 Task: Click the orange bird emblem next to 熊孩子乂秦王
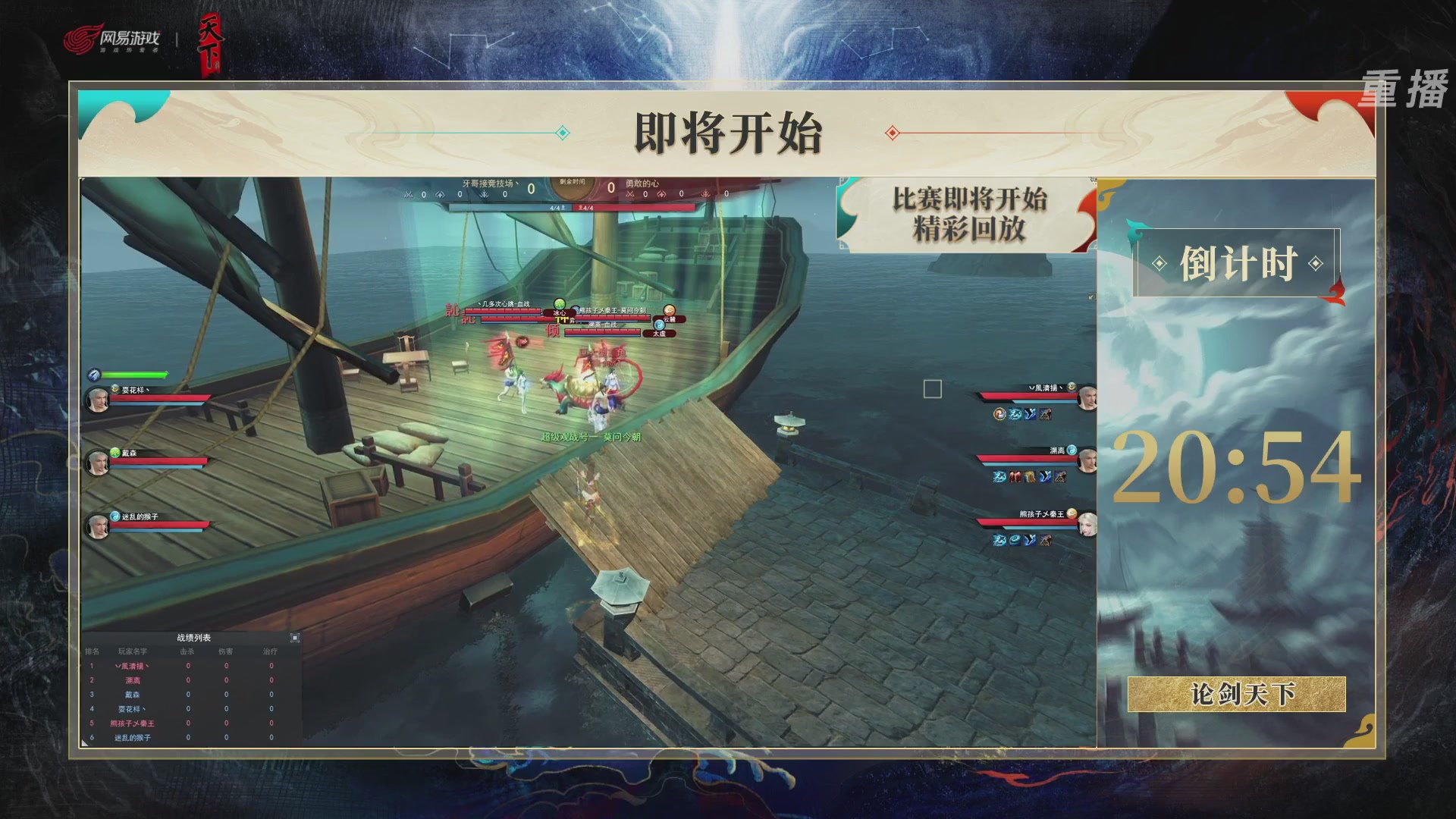pos(1072,513)
